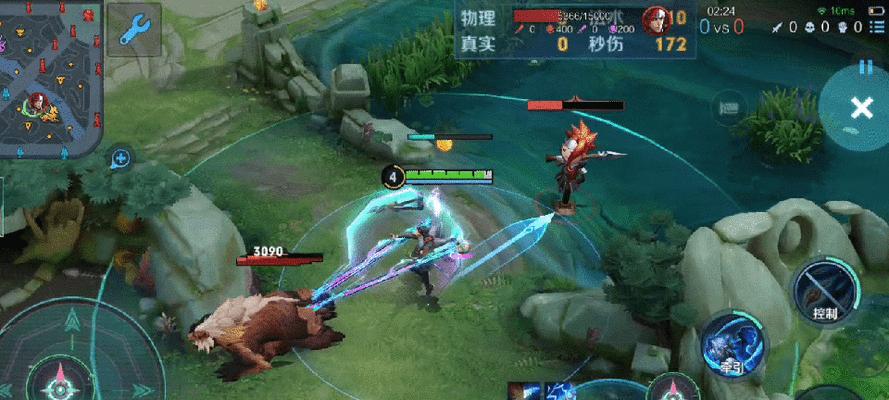The image size is (889, 400).
Task: Tap the battlefield minimap
Action: 48,78
